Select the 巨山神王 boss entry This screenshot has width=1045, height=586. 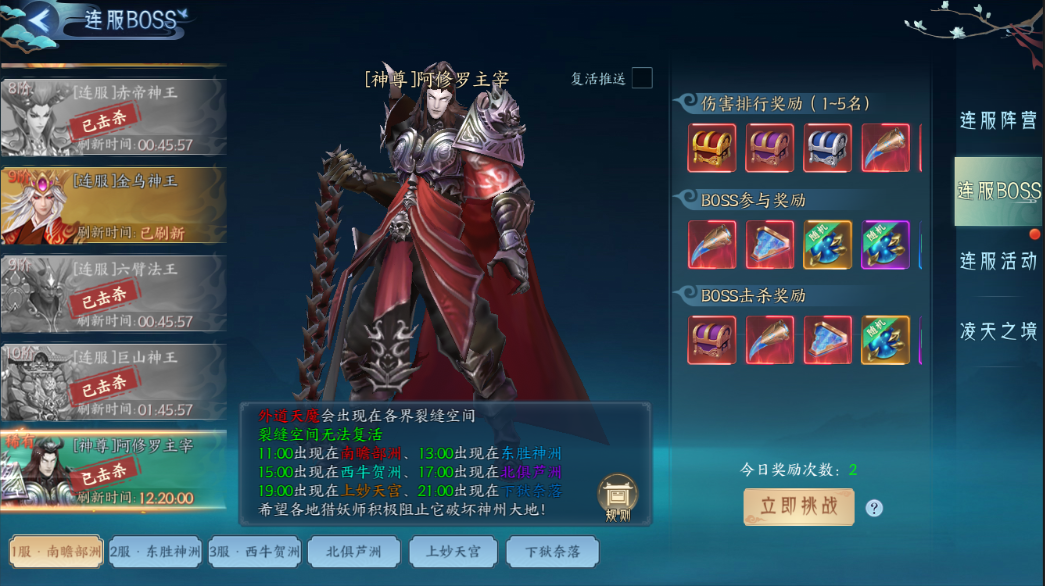(113, 381)
